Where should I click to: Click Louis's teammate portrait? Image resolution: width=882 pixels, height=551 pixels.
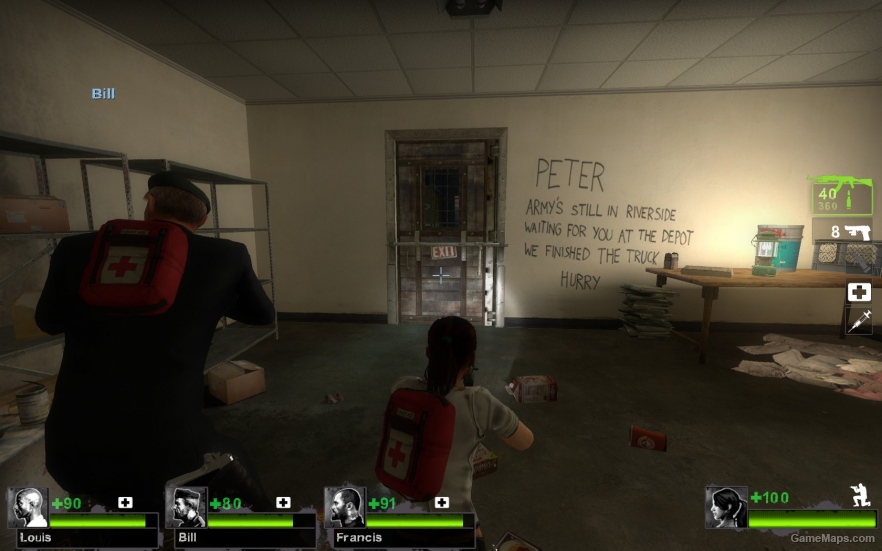pyautogui.click(x=28, y=508)
